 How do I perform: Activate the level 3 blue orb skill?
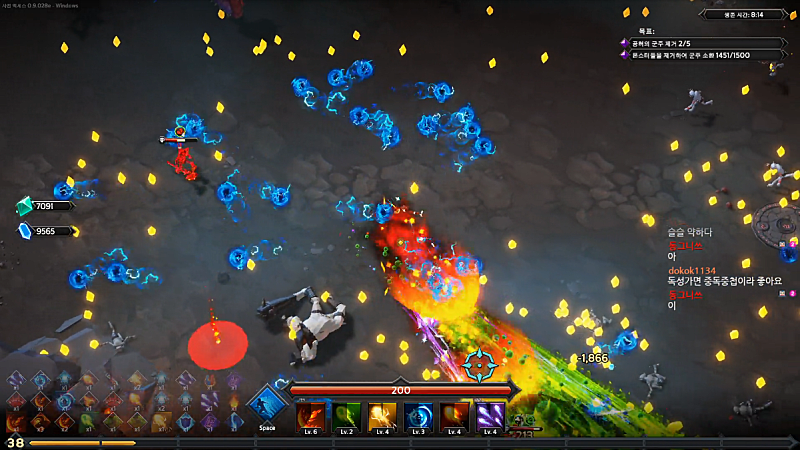click(x=418, y=415)
